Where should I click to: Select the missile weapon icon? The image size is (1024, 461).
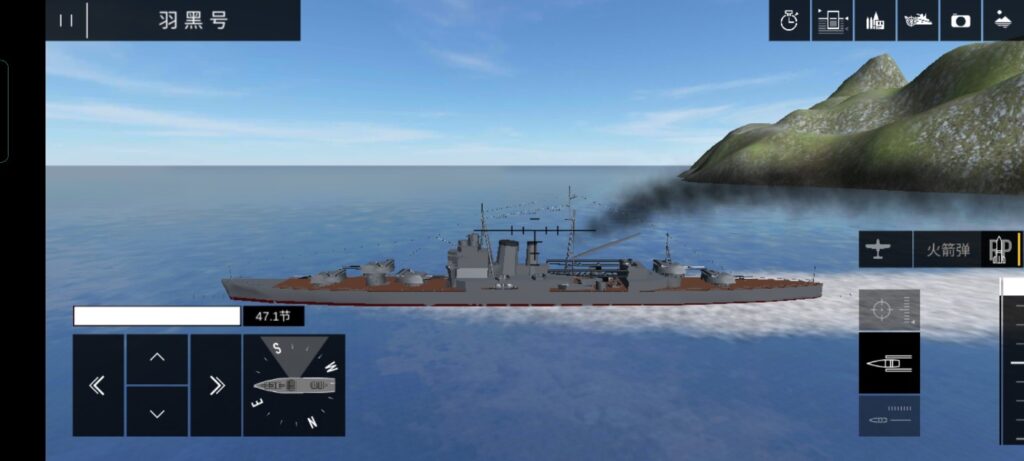1000,249
